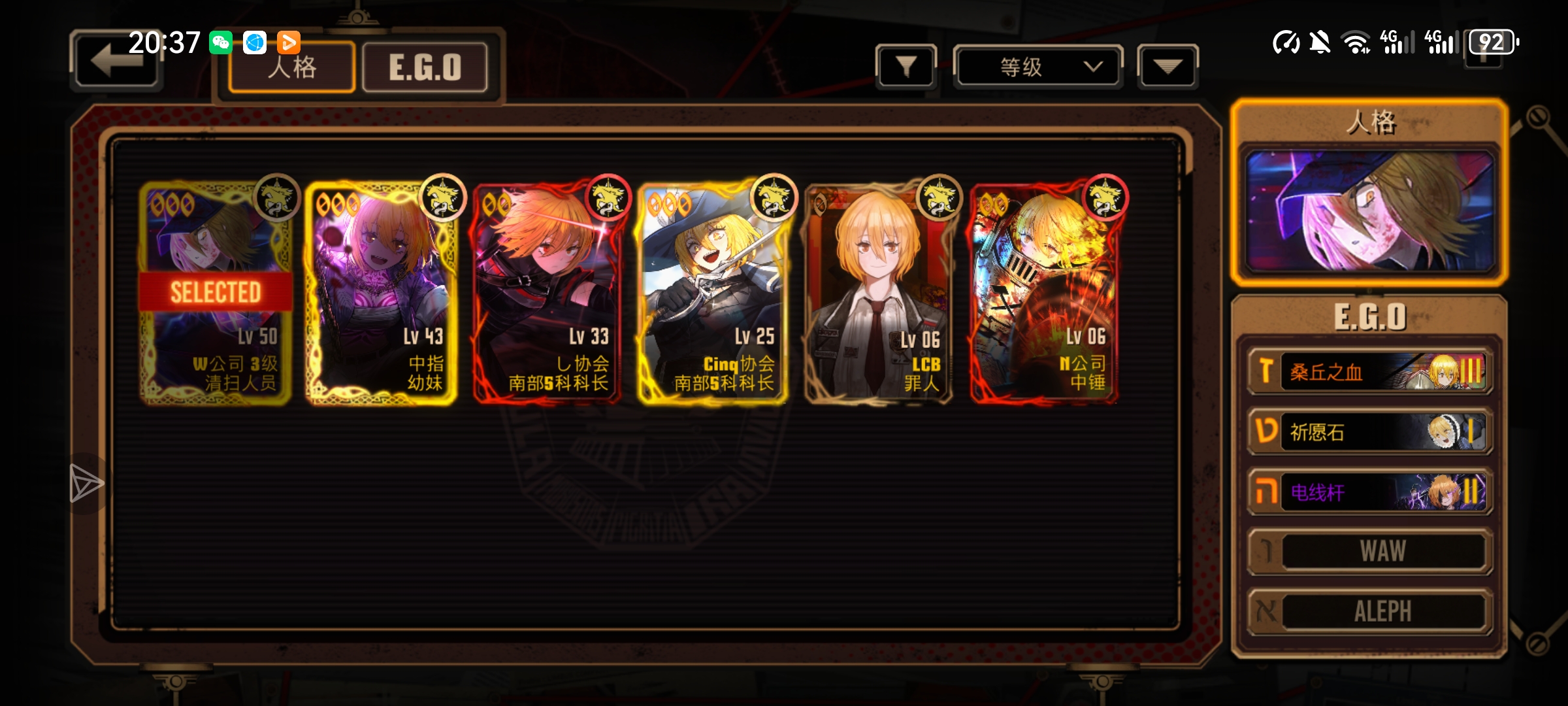Select the 电线杆 E.G.O slot

pos(1369,492)
